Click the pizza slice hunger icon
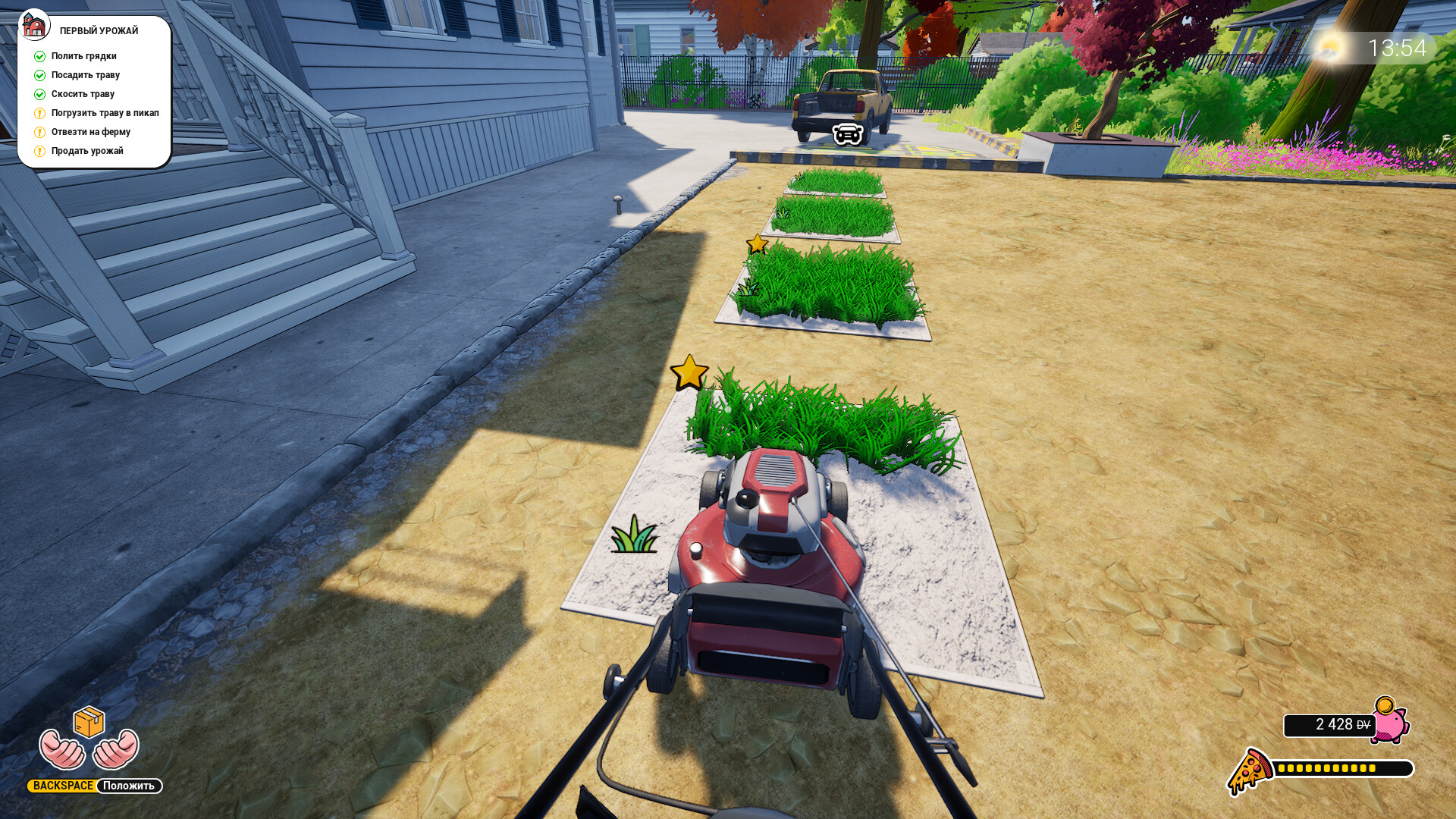This screenshot has height=819, width=1456. tap(1250, 771)
